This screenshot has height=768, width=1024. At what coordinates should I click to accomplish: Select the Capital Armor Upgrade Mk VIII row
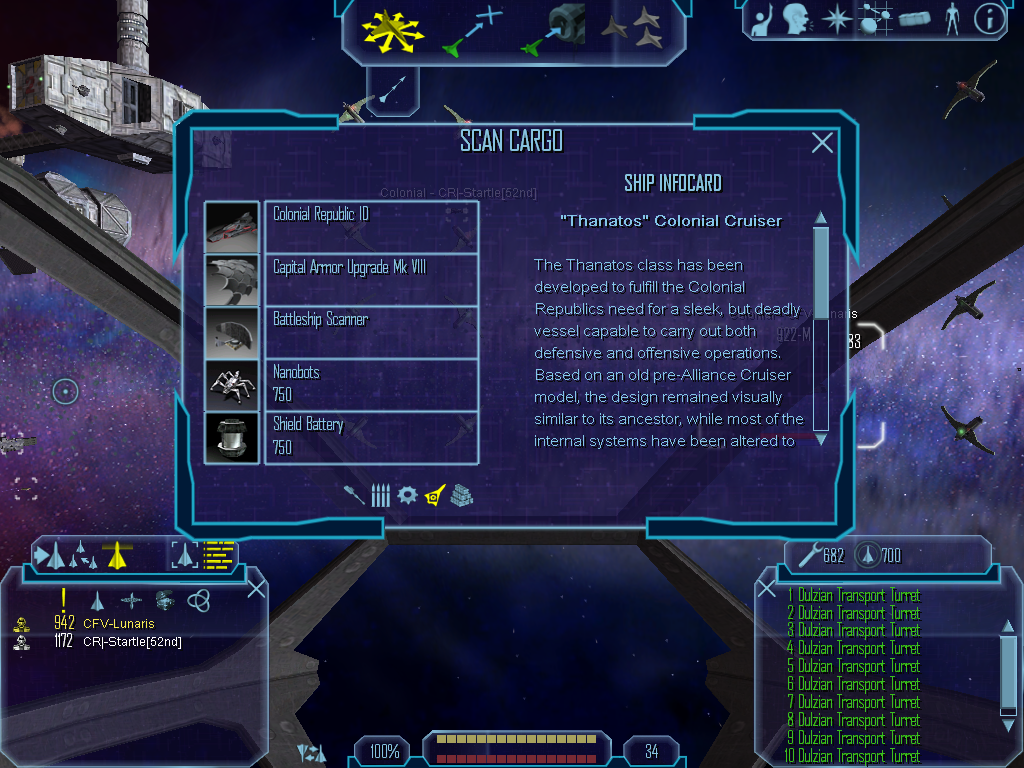click(370, 279)
